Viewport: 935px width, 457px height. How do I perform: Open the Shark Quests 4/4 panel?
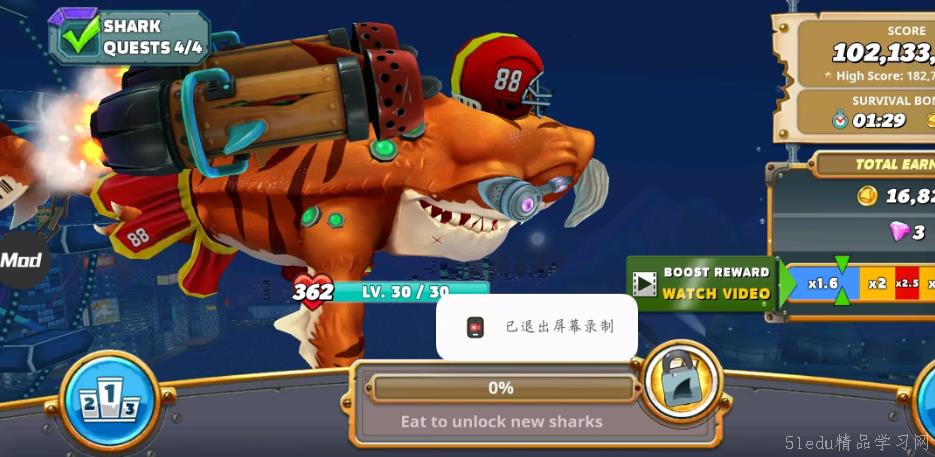[129, 37]
